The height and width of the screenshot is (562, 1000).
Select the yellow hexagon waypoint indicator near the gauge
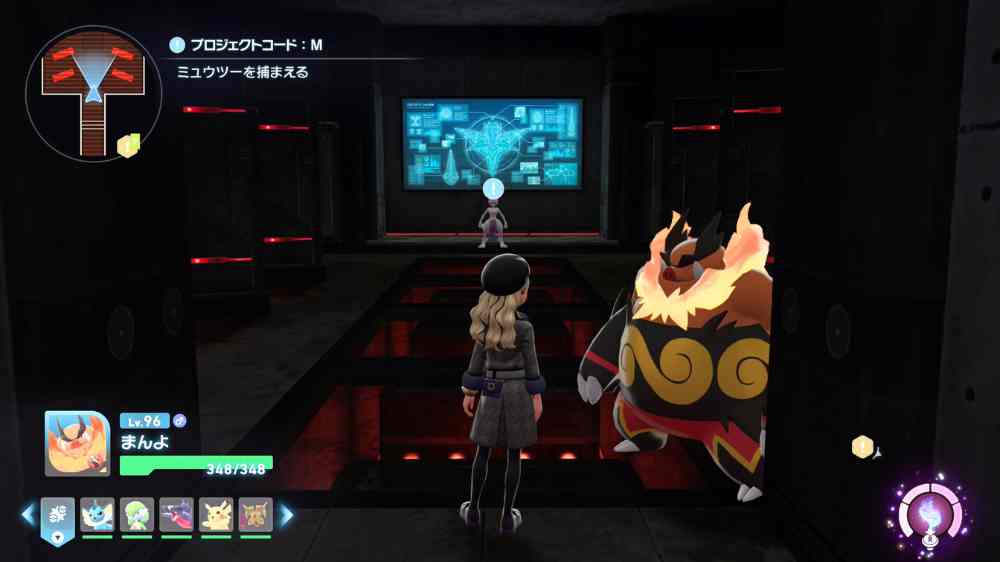(861, 447)
